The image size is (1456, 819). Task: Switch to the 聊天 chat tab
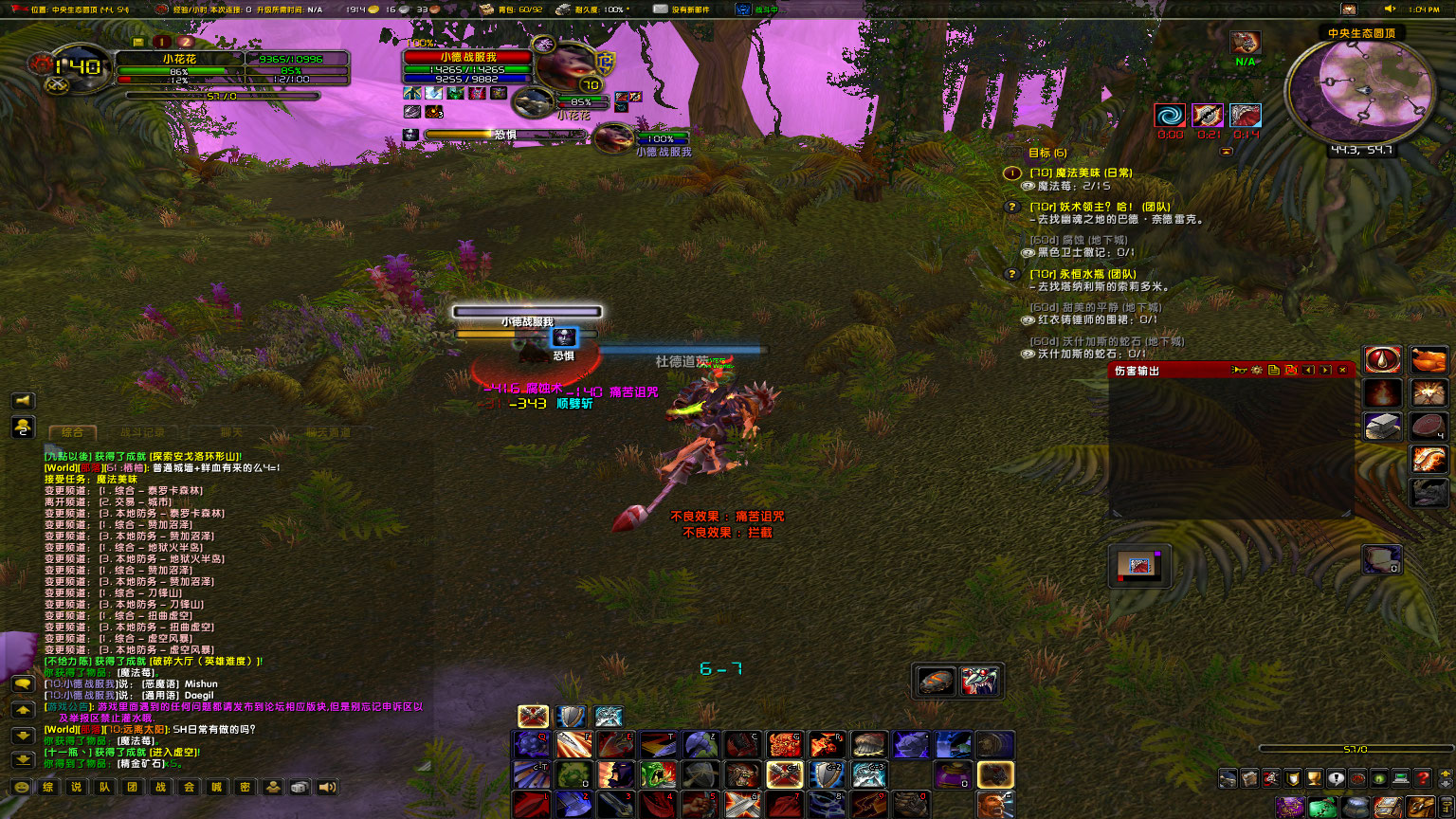click(231, 431)
